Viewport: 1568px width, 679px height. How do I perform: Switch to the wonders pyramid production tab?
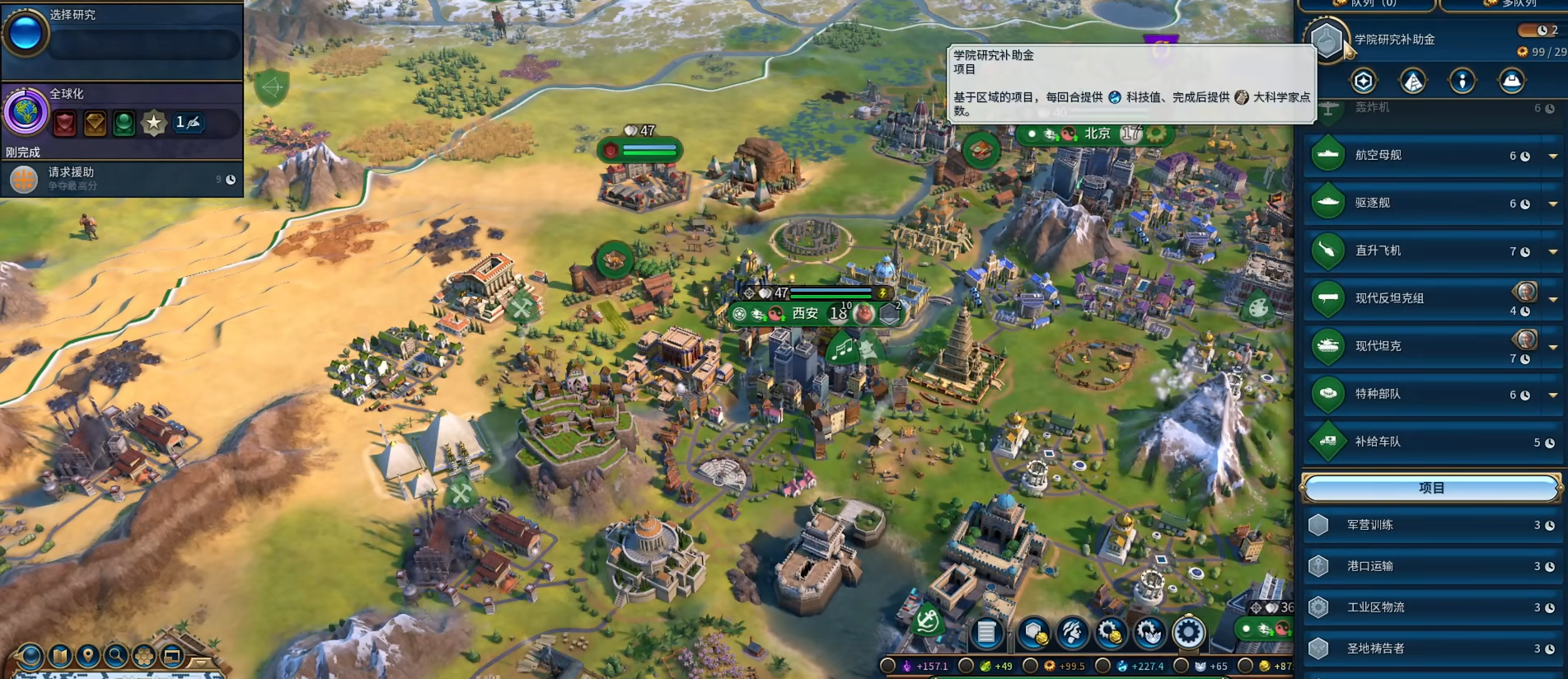[1413, 81]
